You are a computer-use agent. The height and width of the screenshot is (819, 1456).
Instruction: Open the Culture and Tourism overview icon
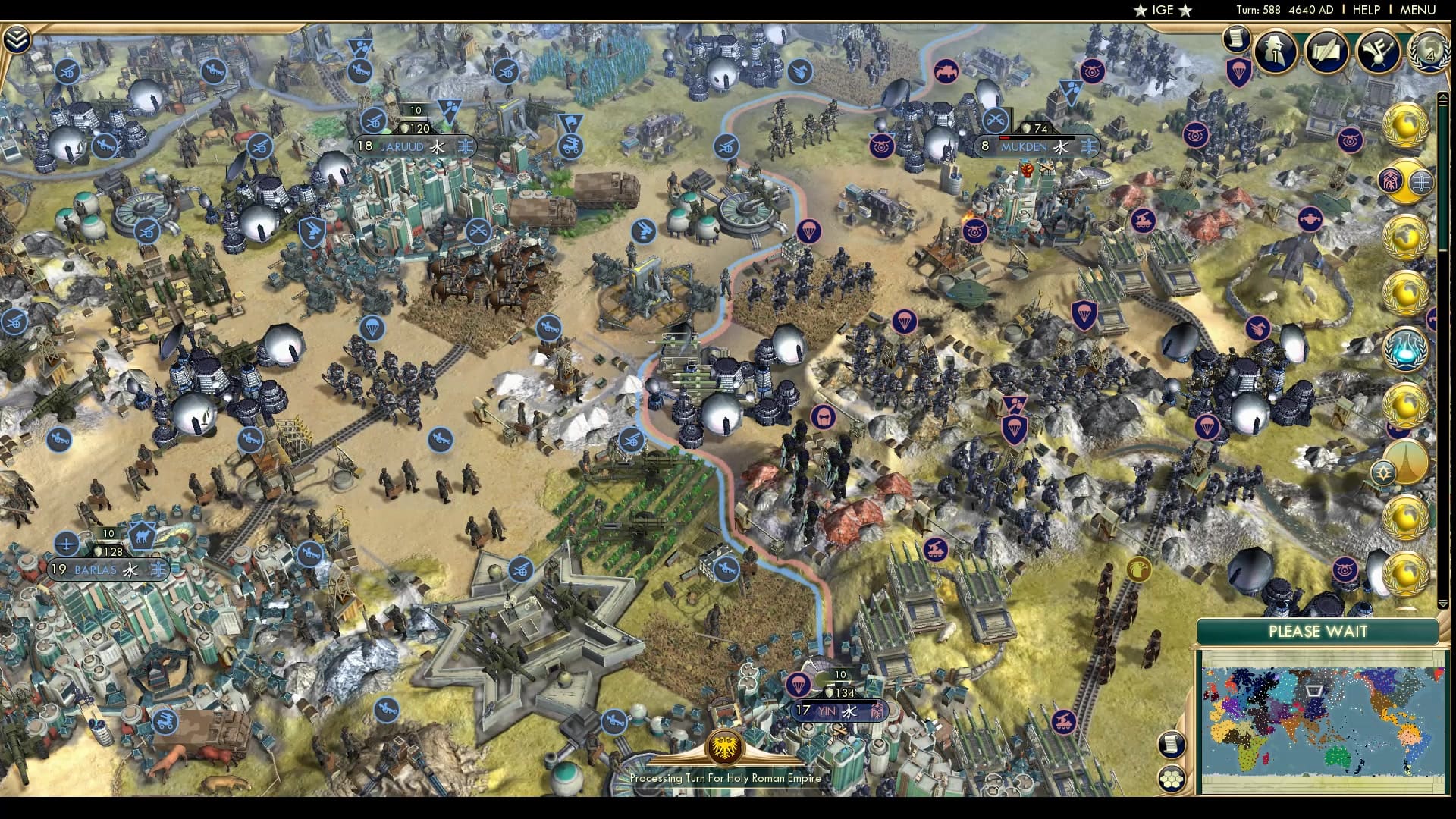pyautogui.click(x=1378, y=50)
